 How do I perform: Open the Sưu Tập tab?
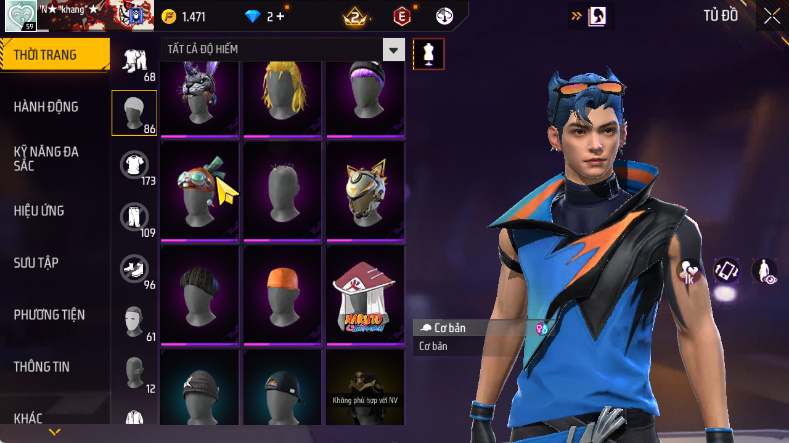click(36, 263)
